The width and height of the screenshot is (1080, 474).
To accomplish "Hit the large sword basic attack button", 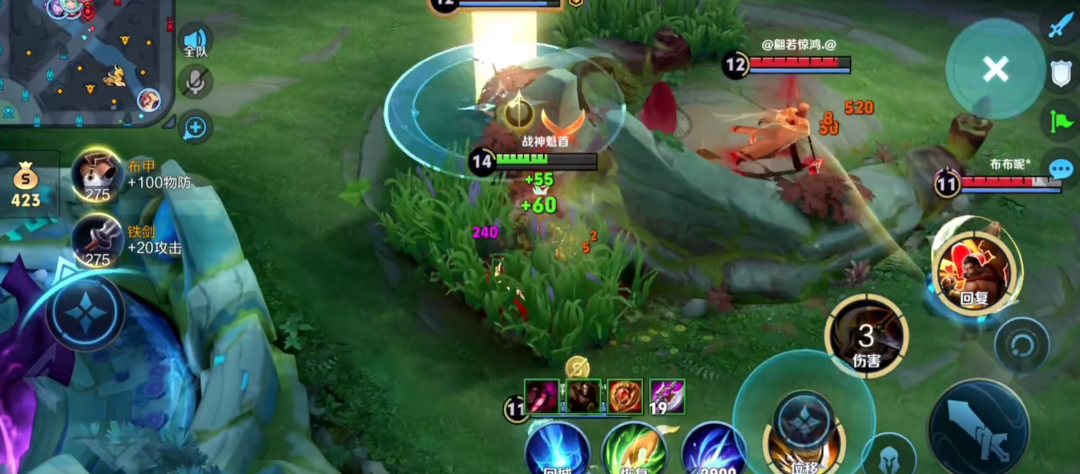I will point(977,427).
